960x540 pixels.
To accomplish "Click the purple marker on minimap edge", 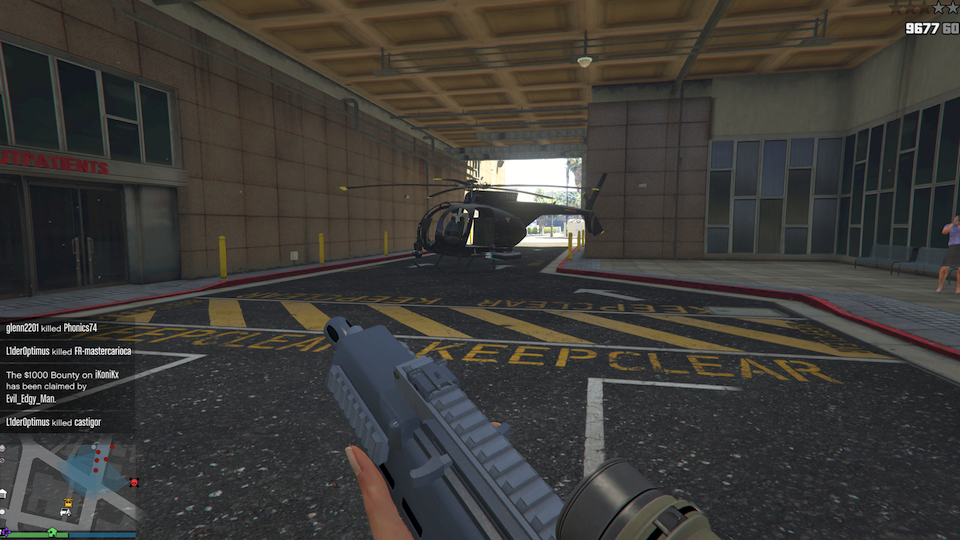I will coord(7,531).
